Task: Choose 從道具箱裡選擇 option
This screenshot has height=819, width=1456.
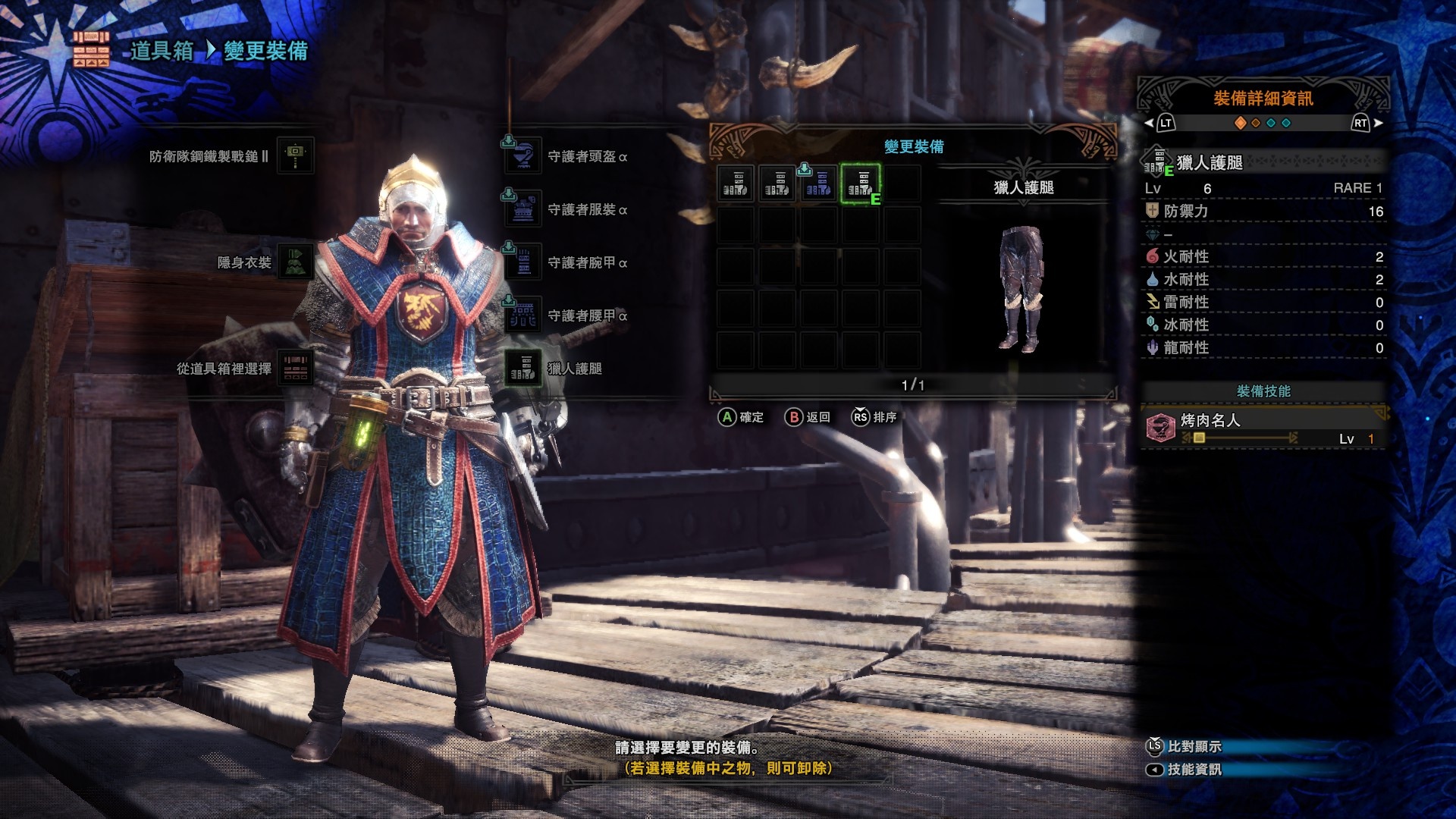Action: click(x=295, y=369)
